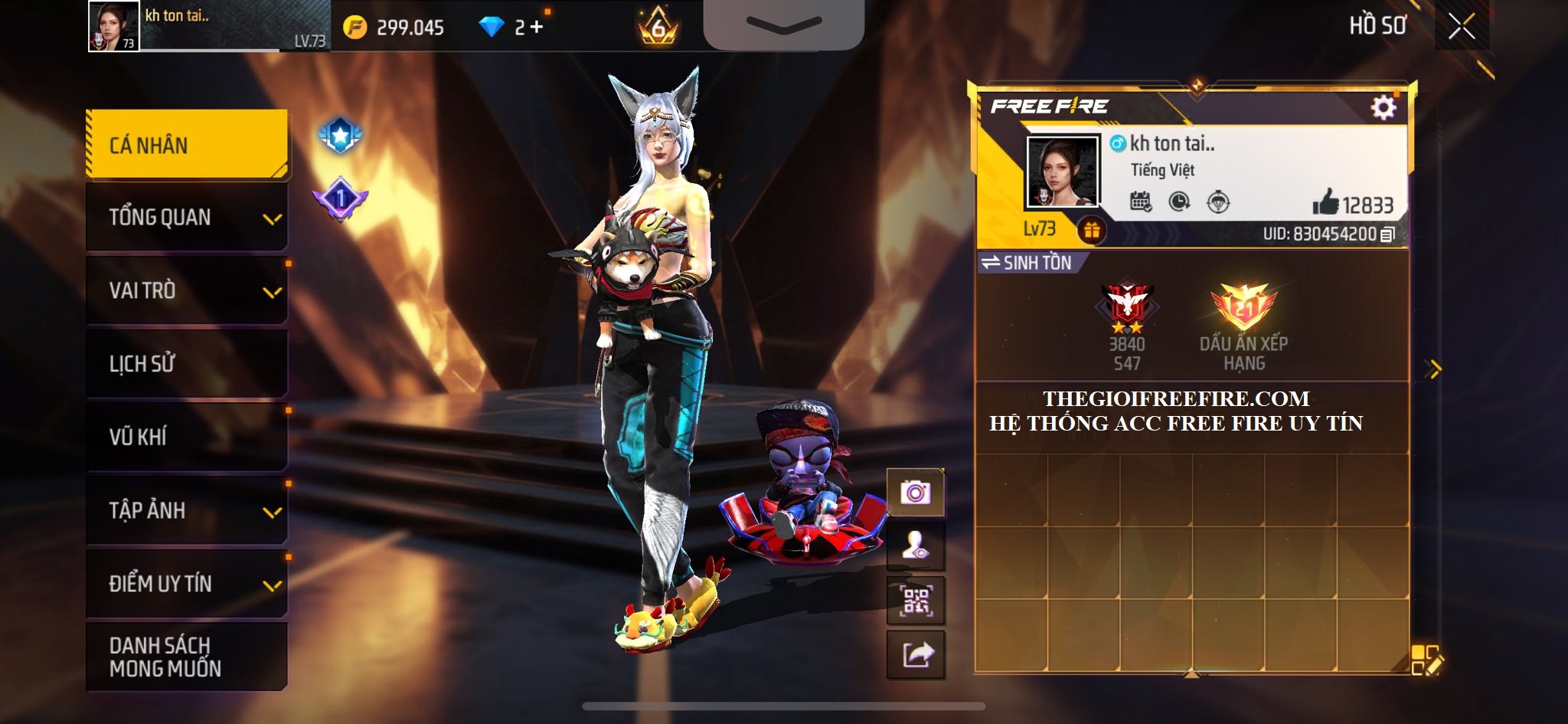Open the QR code button

[916, 601]
